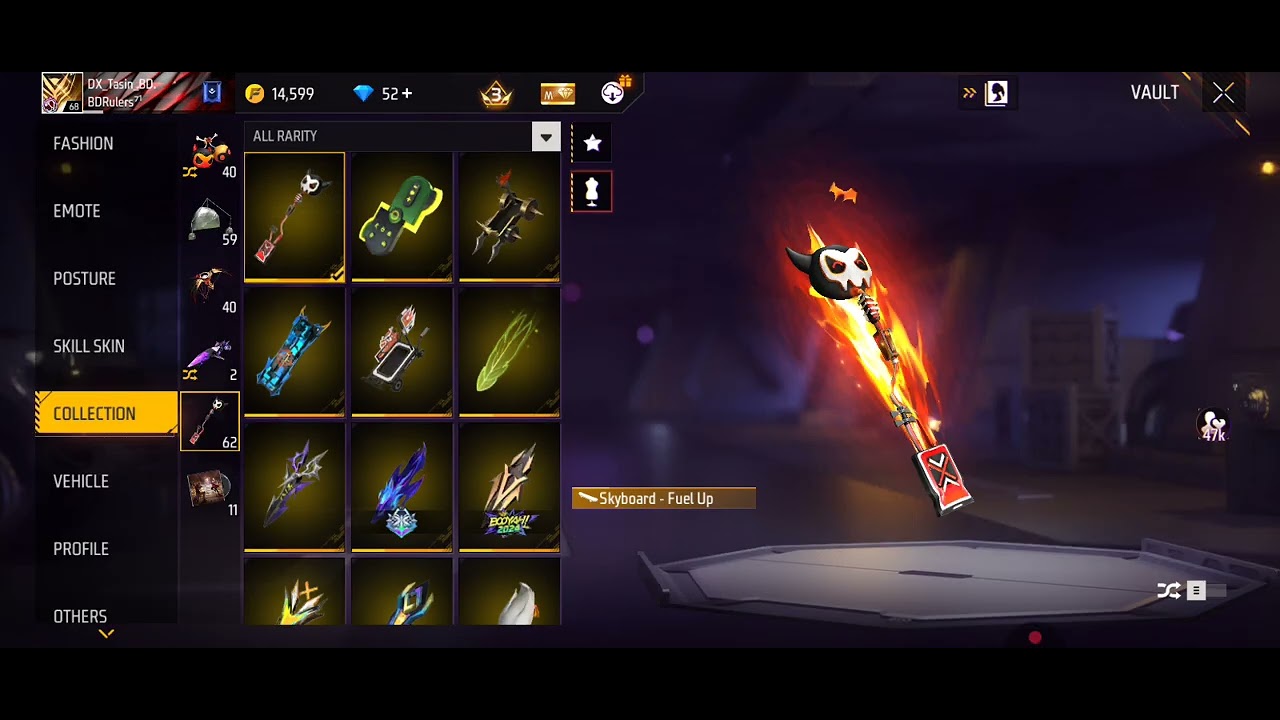The image size is (1280, 720).
Task: Click the mannequin preview button
Action: 592,191
